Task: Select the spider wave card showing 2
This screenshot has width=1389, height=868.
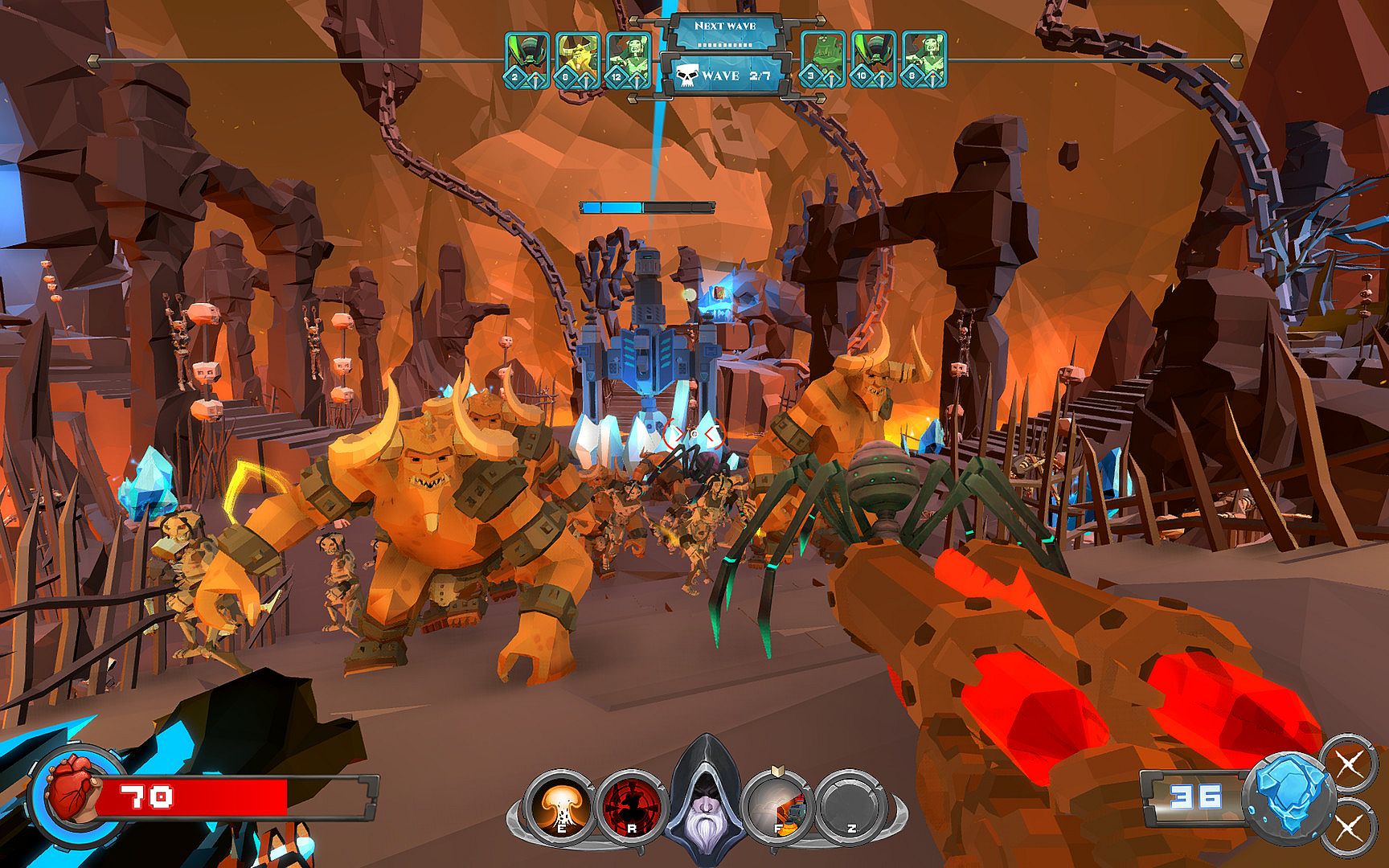Action: click(527, 59)
